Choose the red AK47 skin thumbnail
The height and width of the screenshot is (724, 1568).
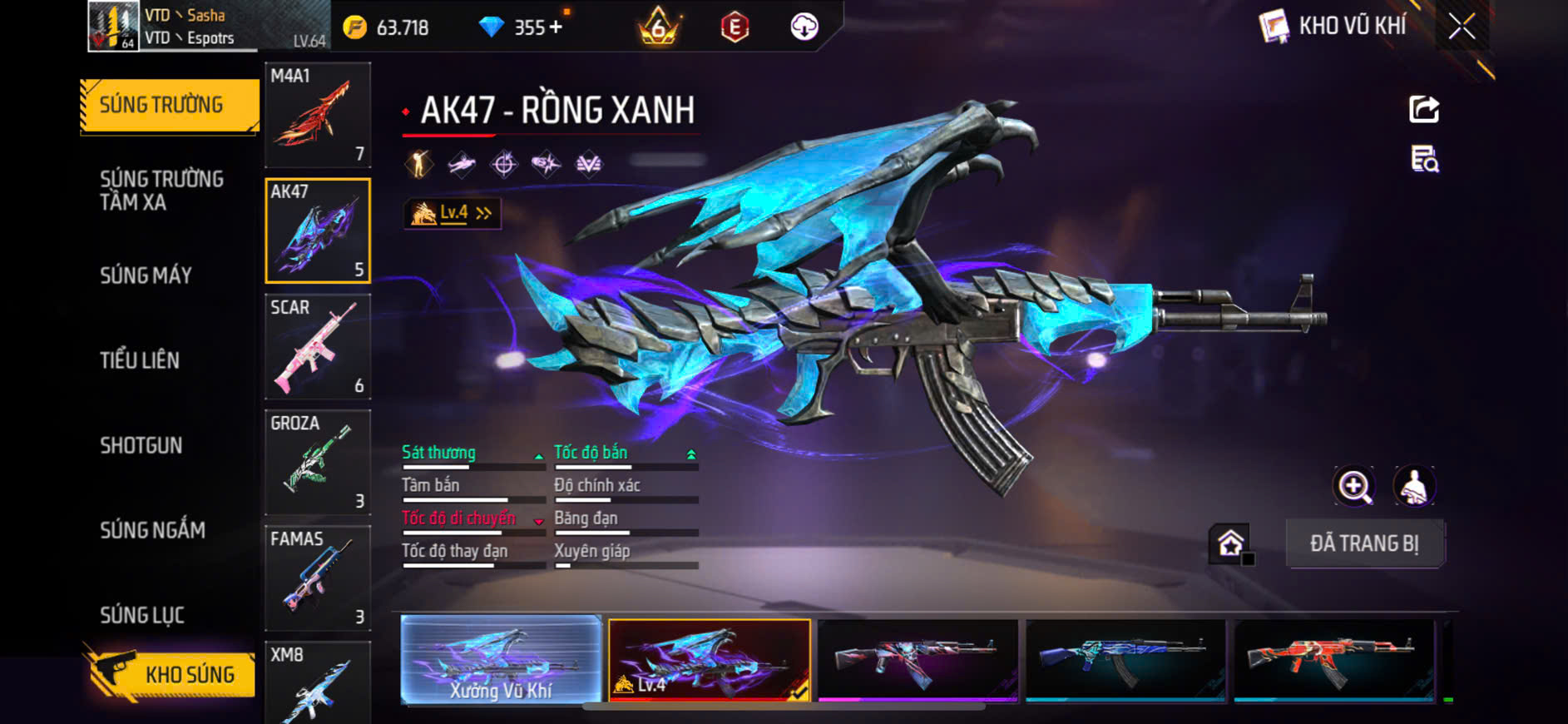1333,659
